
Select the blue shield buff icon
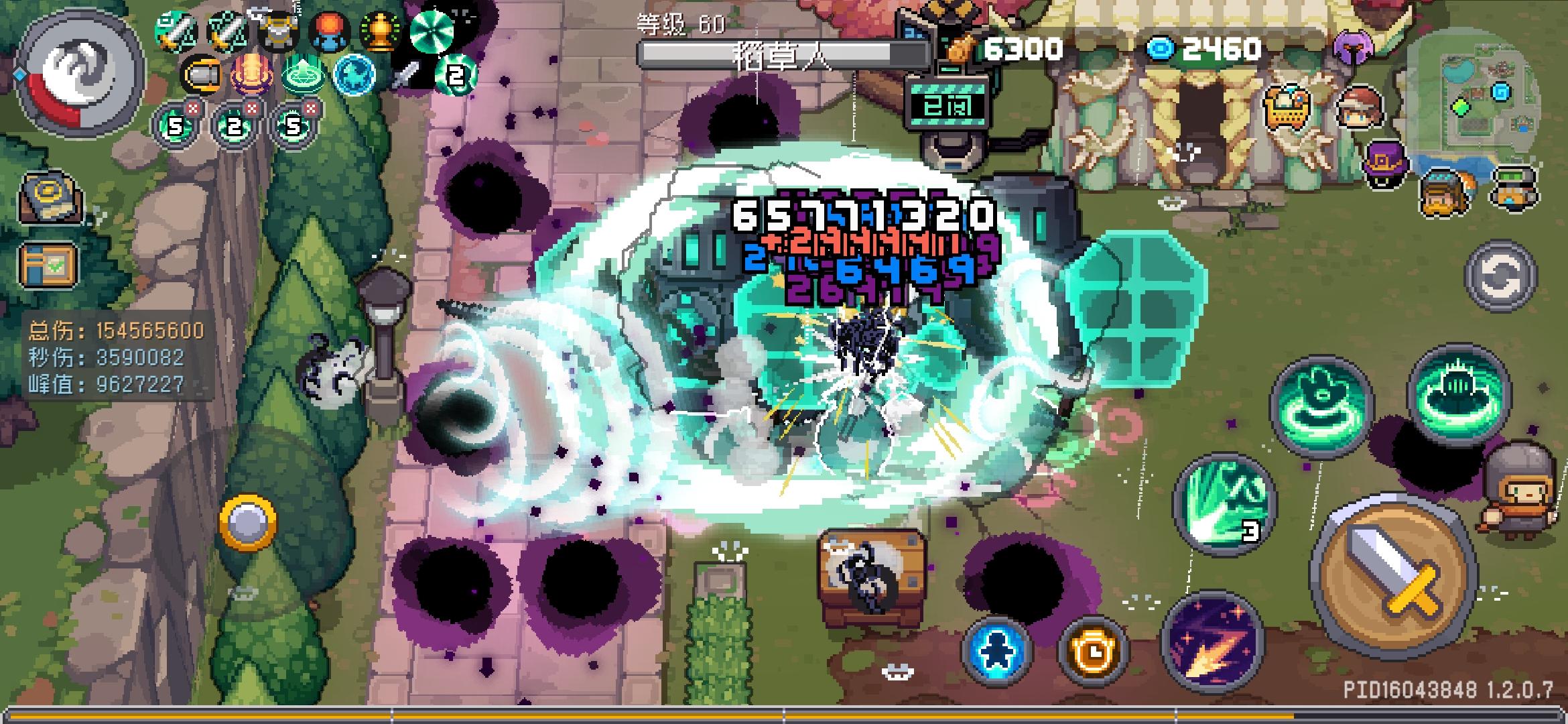click(353, 76)
